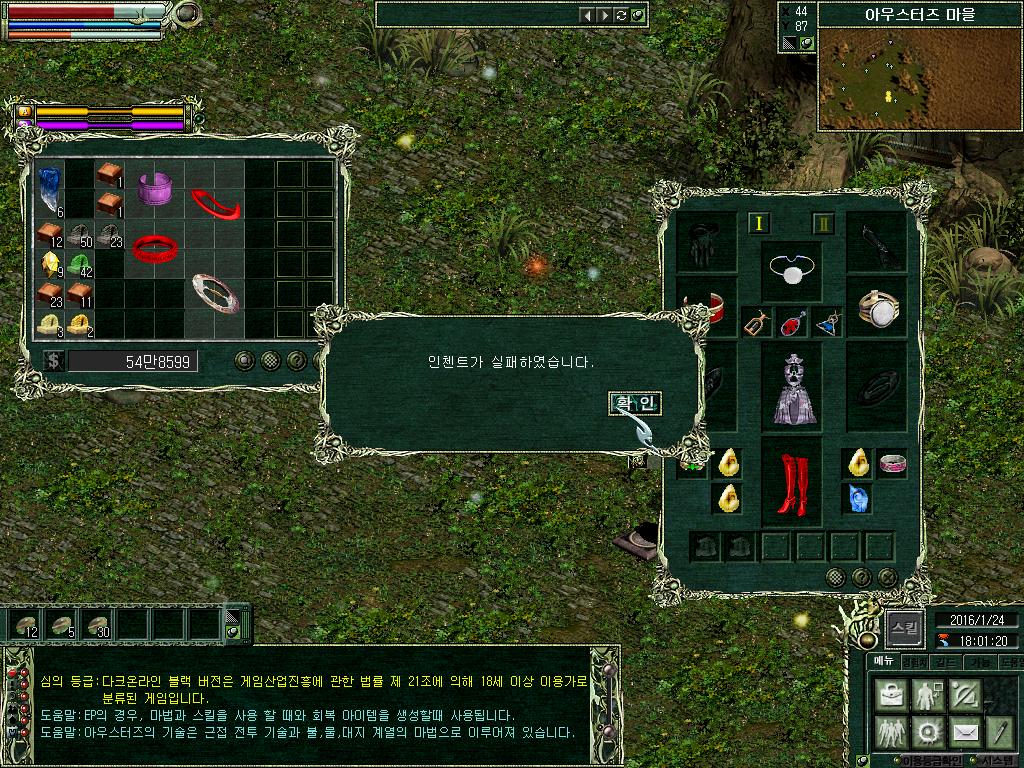Click the question mark help button in inventory
Screen dimensions: 1024x768
point(296,360)
